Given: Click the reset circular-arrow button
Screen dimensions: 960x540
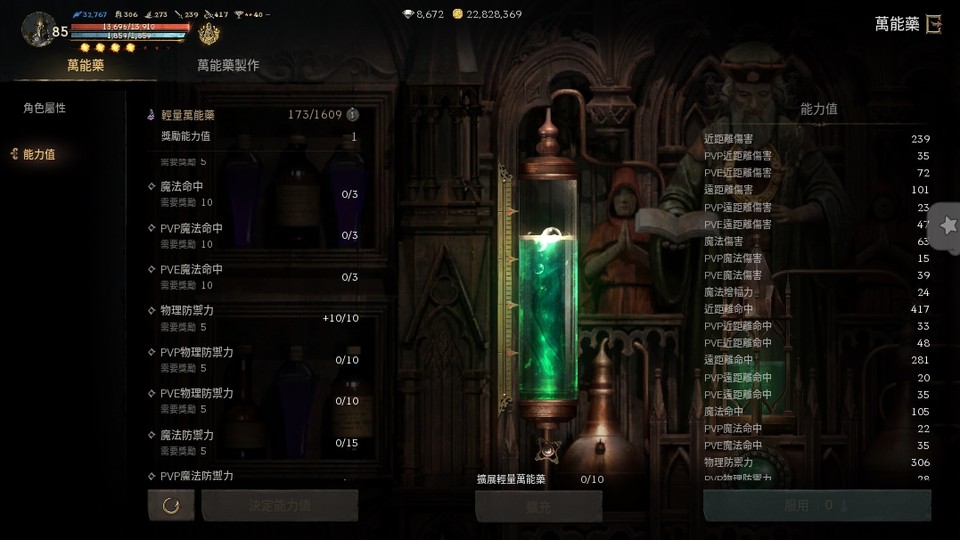Looking at the screenshot, I should (171, 506).
